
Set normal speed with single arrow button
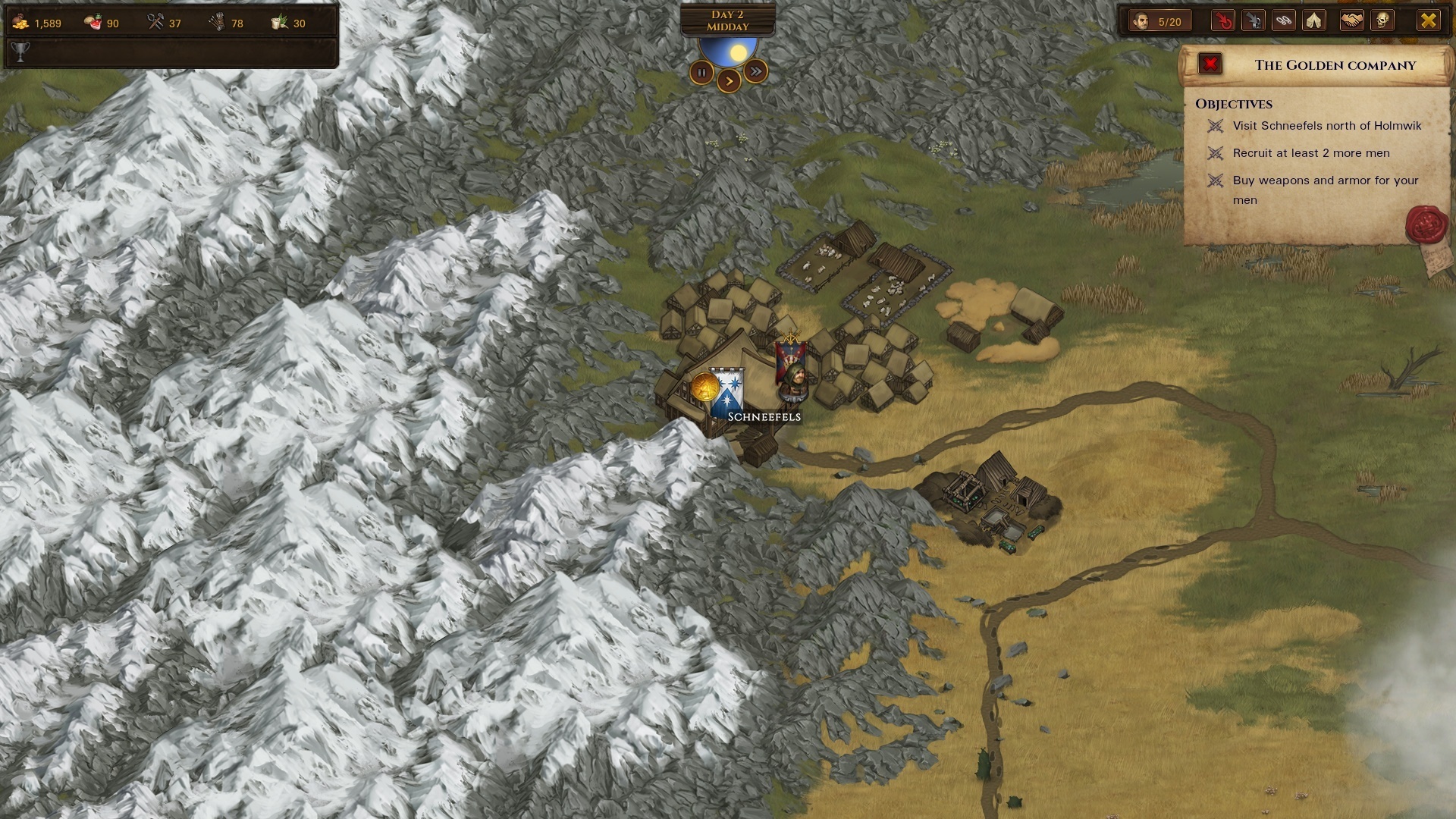pyautogui.click(x=728, y=81)
